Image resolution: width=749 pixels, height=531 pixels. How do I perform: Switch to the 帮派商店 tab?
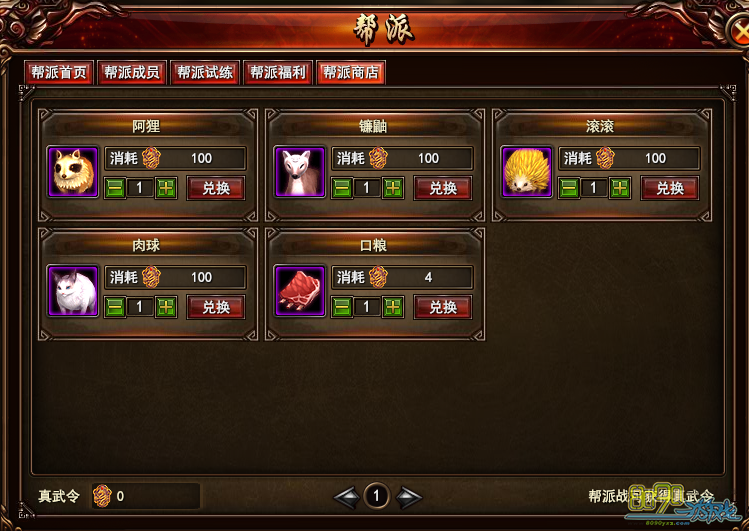[350, 73]
